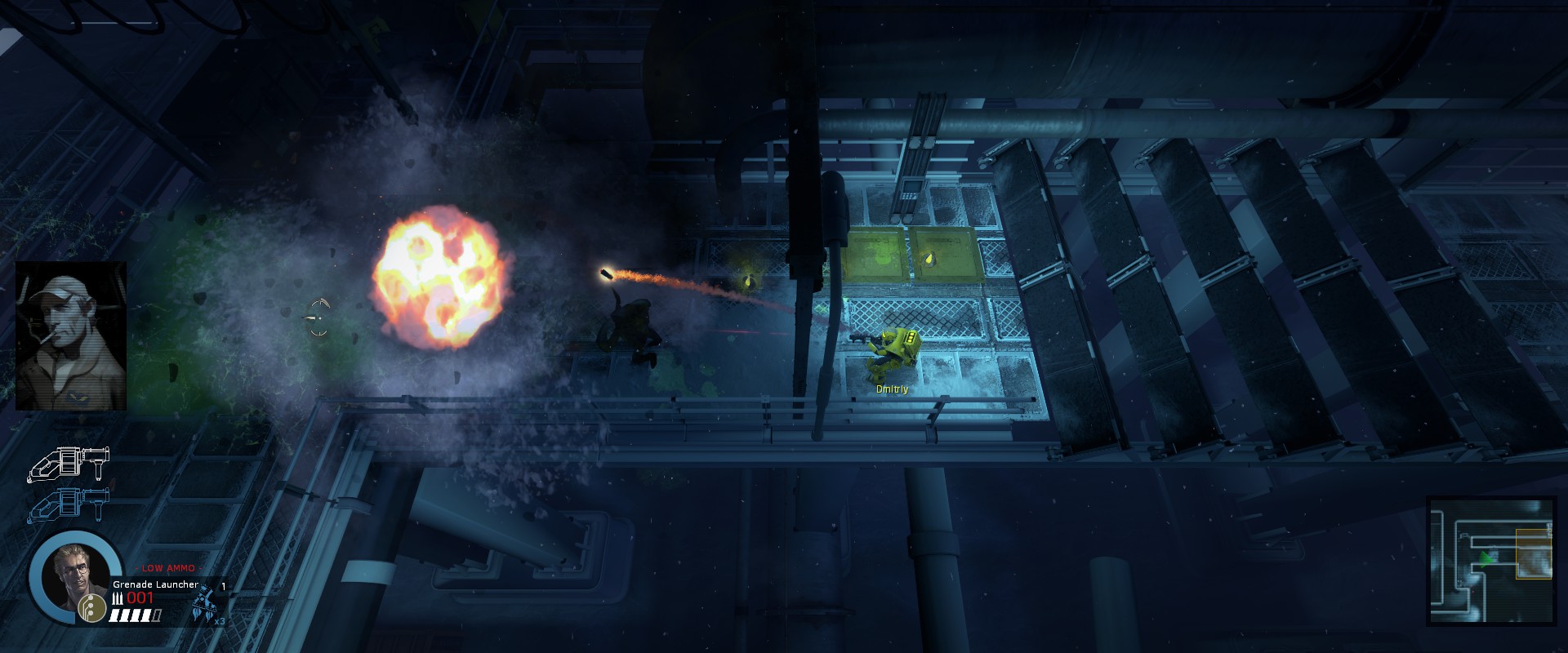Select the Grenade Launcher name label
Image resolution: width=1568 pixels, height=653 pixels.
pos(155,584)
